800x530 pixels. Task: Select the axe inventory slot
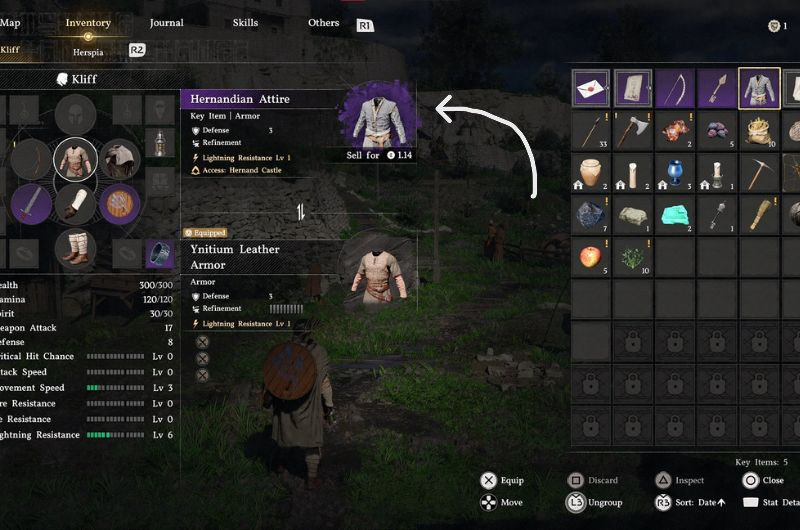point(633,130)
